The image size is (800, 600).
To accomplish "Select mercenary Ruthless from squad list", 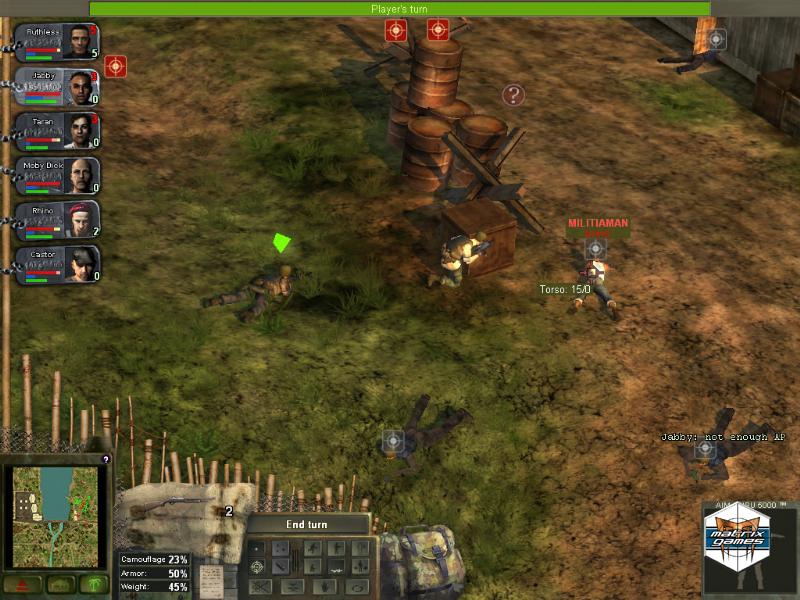I will (x=60, y=42).
